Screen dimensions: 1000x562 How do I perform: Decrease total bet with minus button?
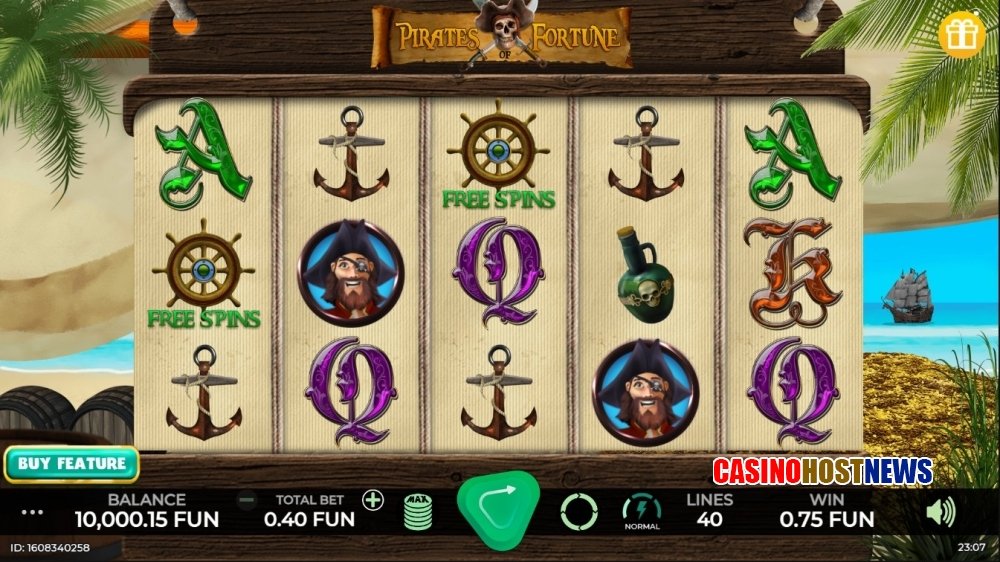click(x=246, y=500)
